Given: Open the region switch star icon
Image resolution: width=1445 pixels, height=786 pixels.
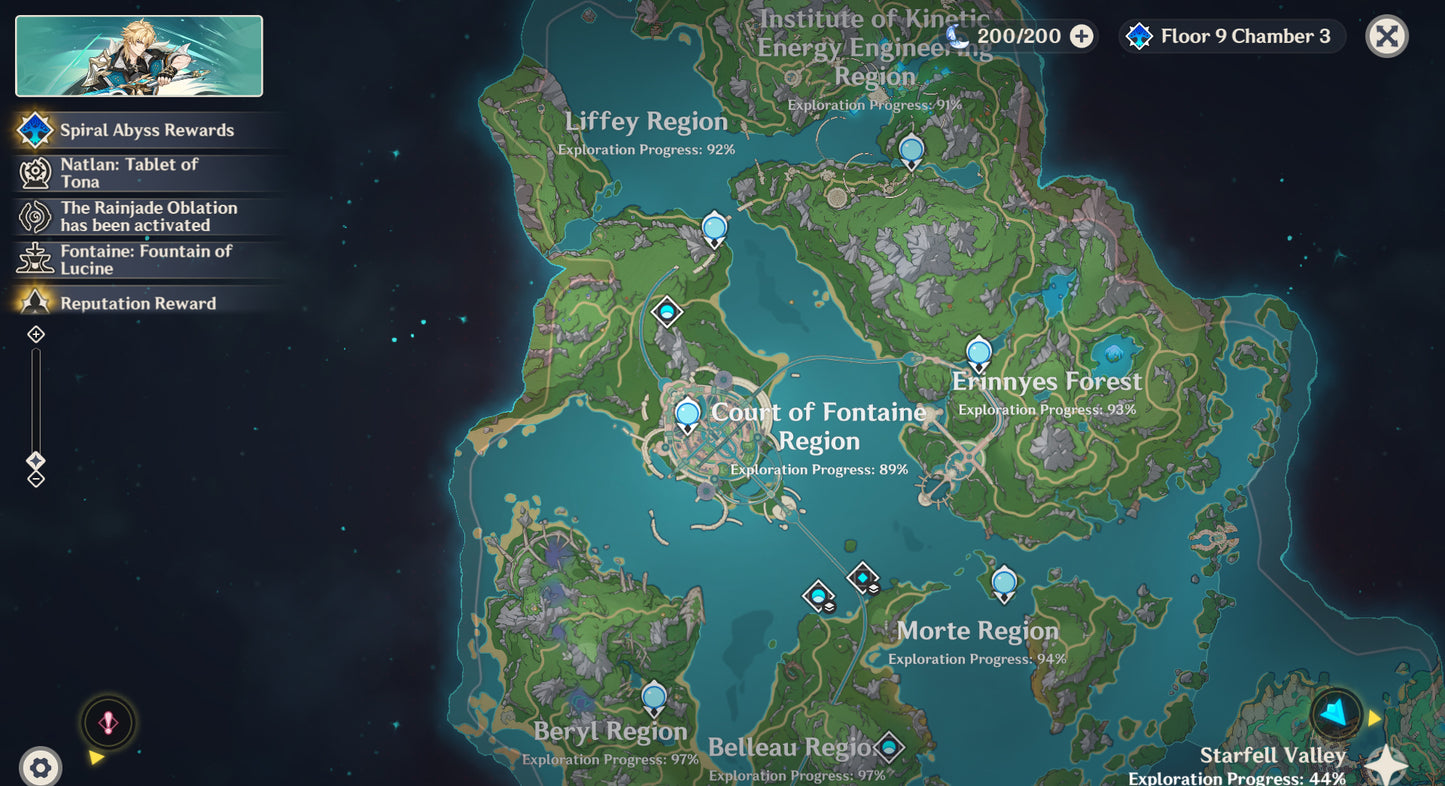Looking at the screenshot, I should [1387, 764].
